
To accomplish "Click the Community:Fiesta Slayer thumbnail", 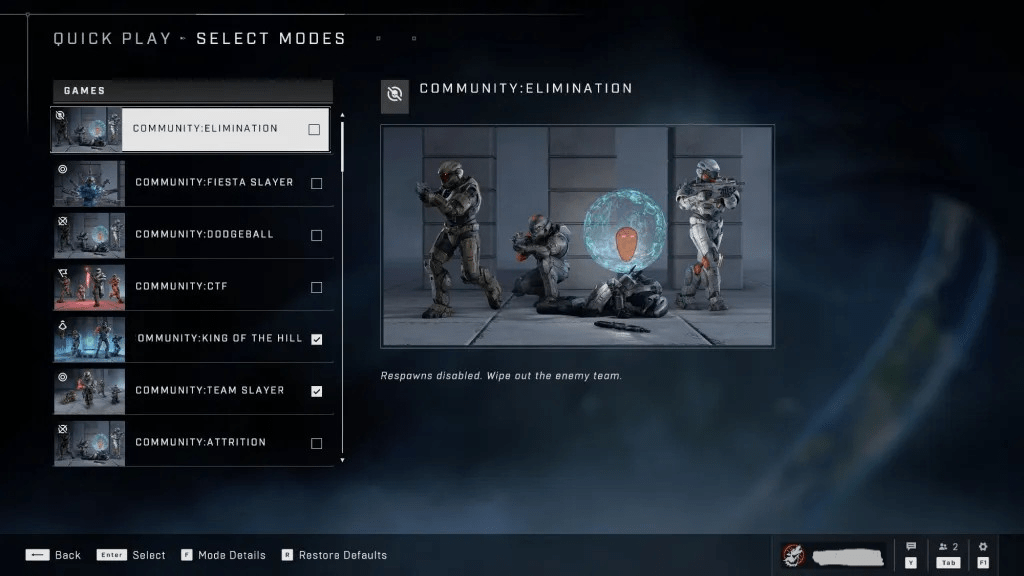I will [x=89, y=183].
